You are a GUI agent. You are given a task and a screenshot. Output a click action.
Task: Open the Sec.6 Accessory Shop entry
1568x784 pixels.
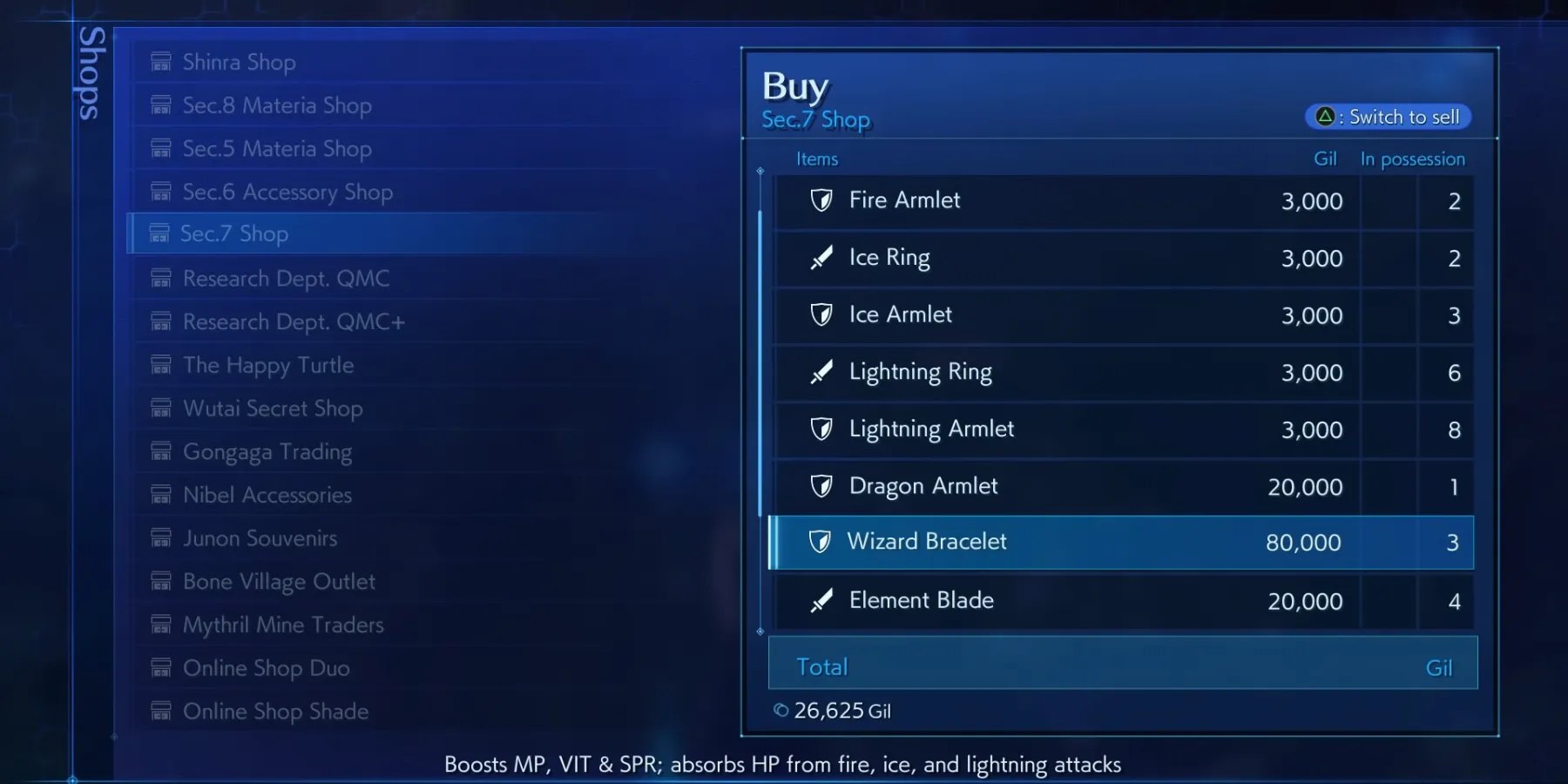[x=287, y=192]
